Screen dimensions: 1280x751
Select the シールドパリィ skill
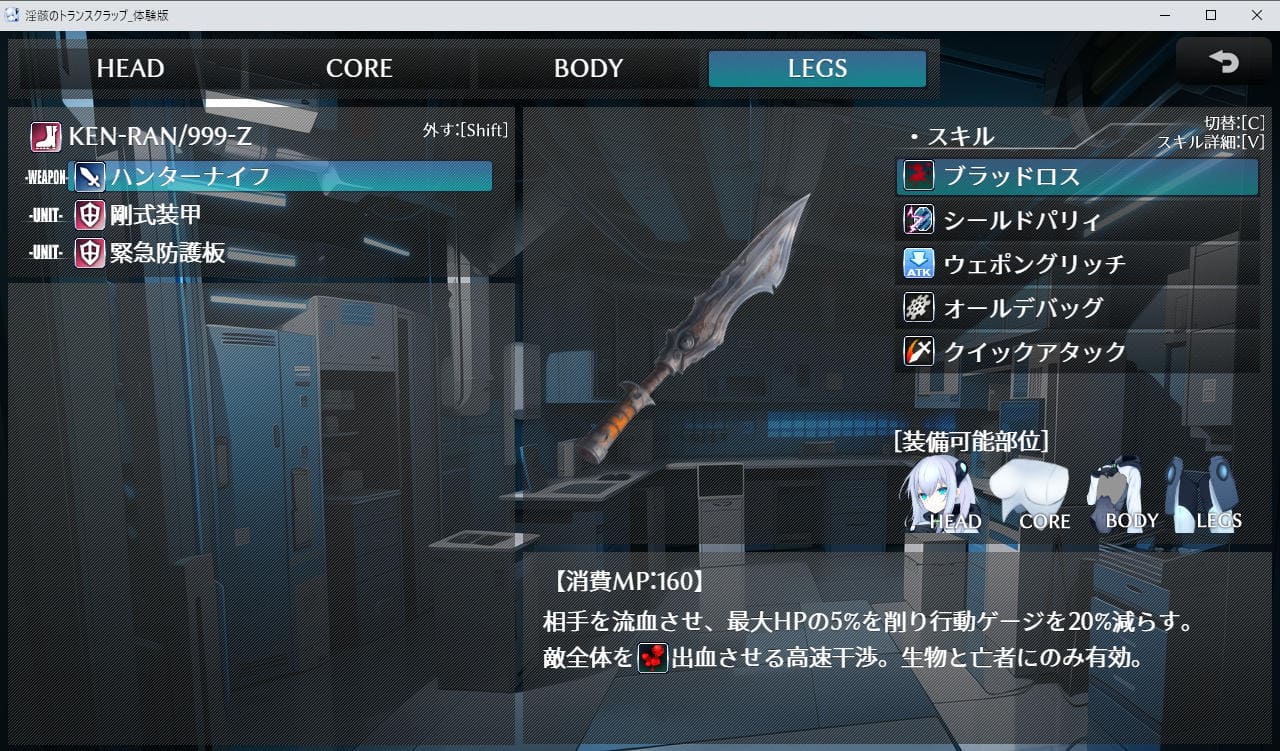point(1076,220)
